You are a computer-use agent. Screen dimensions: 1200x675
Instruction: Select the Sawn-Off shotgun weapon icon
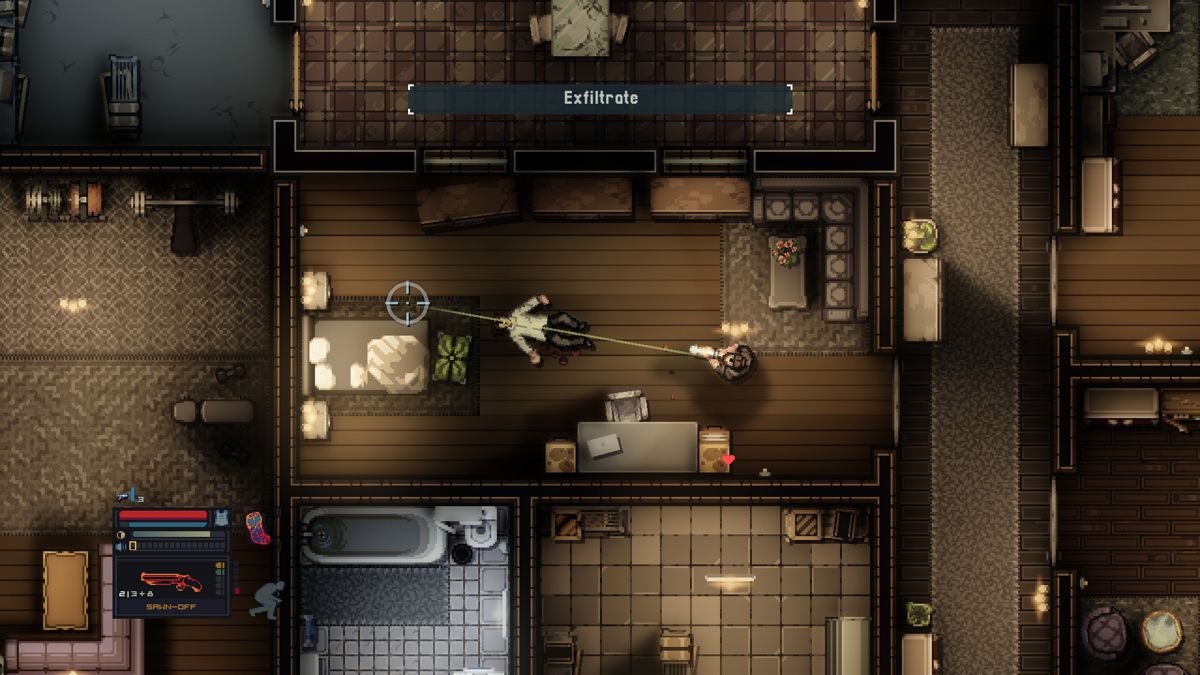(x=171, y=581)
